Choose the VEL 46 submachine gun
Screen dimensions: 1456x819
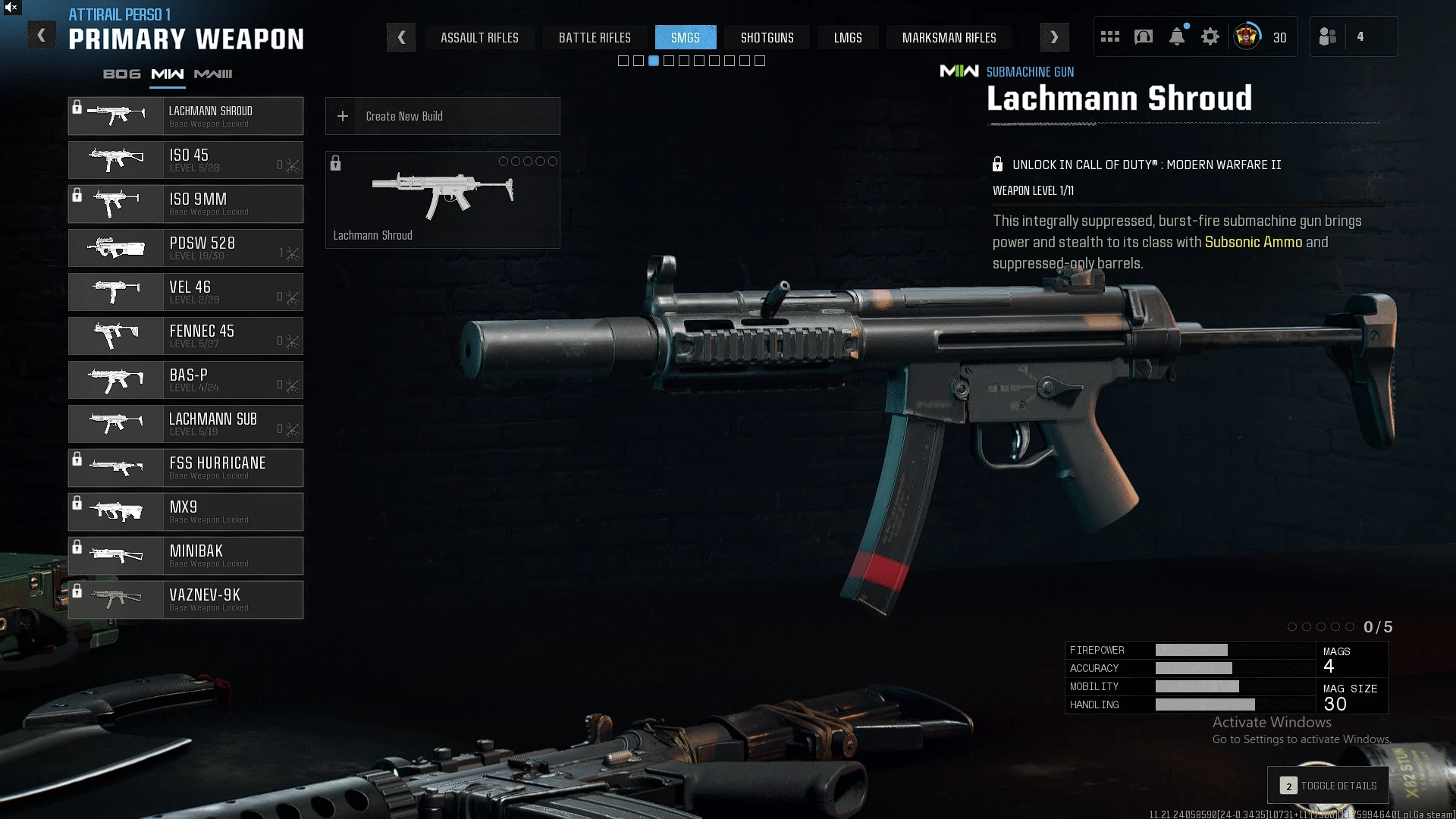pos(186,292)
